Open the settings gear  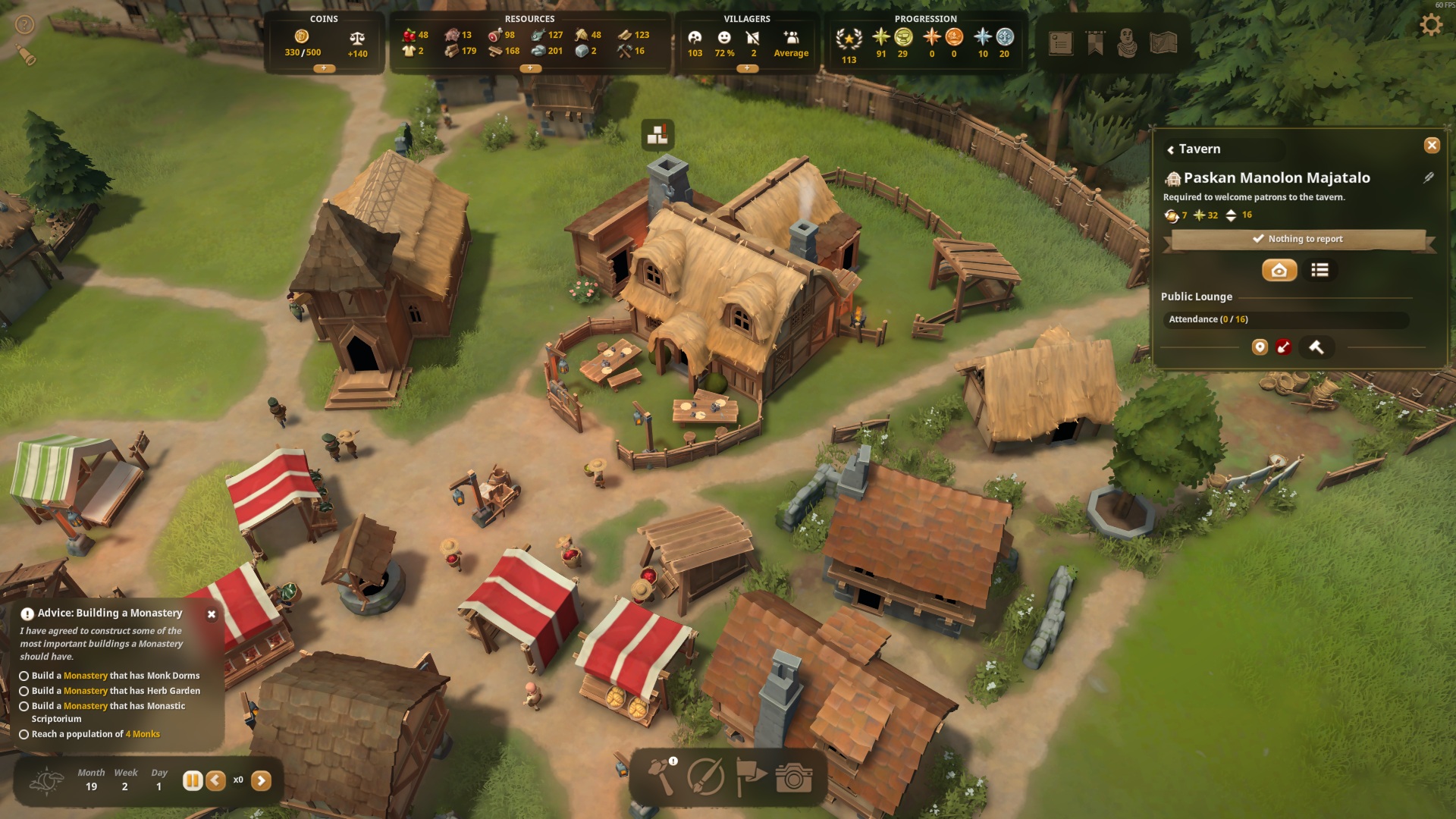1430,25
